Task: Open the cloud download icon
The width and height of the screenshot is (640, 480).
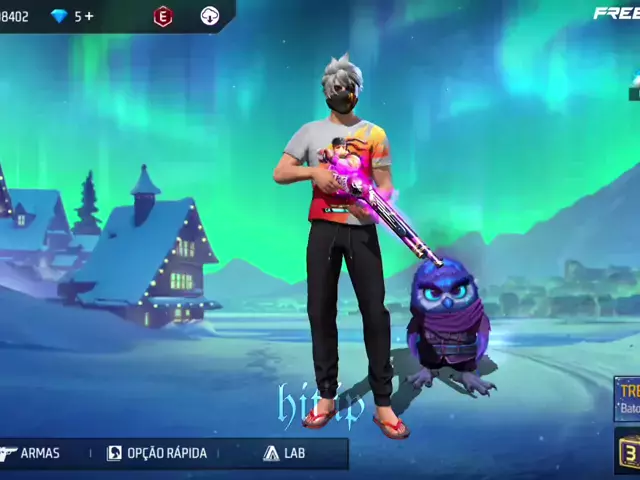Action: point(210,16)
